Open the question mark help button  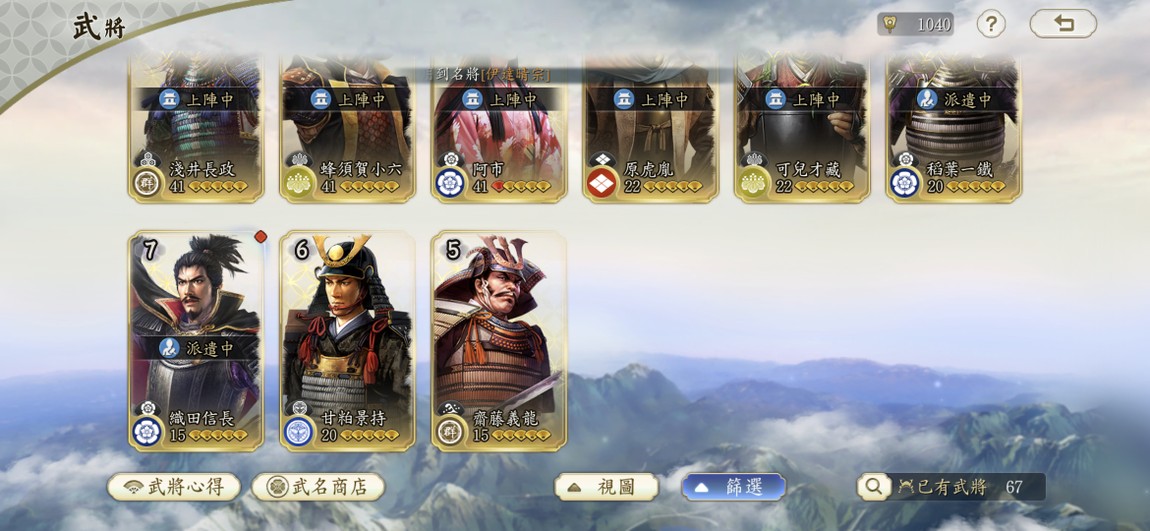coord(990,24)
